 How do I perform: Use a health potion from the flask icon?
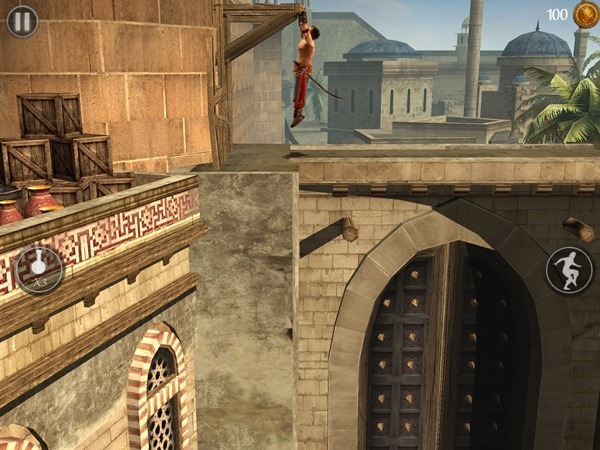[39, 268]
